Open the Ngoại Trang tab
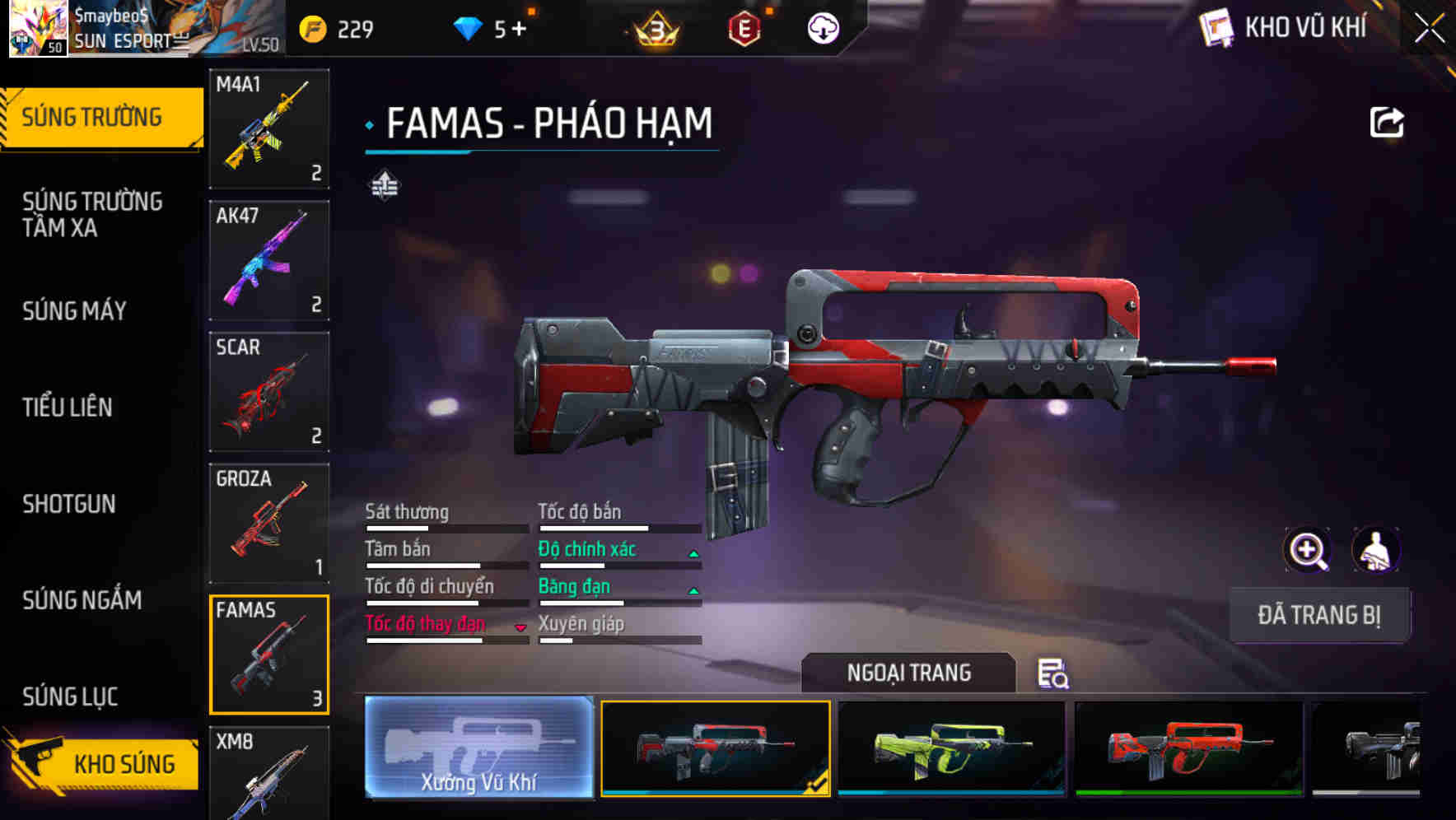 coord(908,673)
